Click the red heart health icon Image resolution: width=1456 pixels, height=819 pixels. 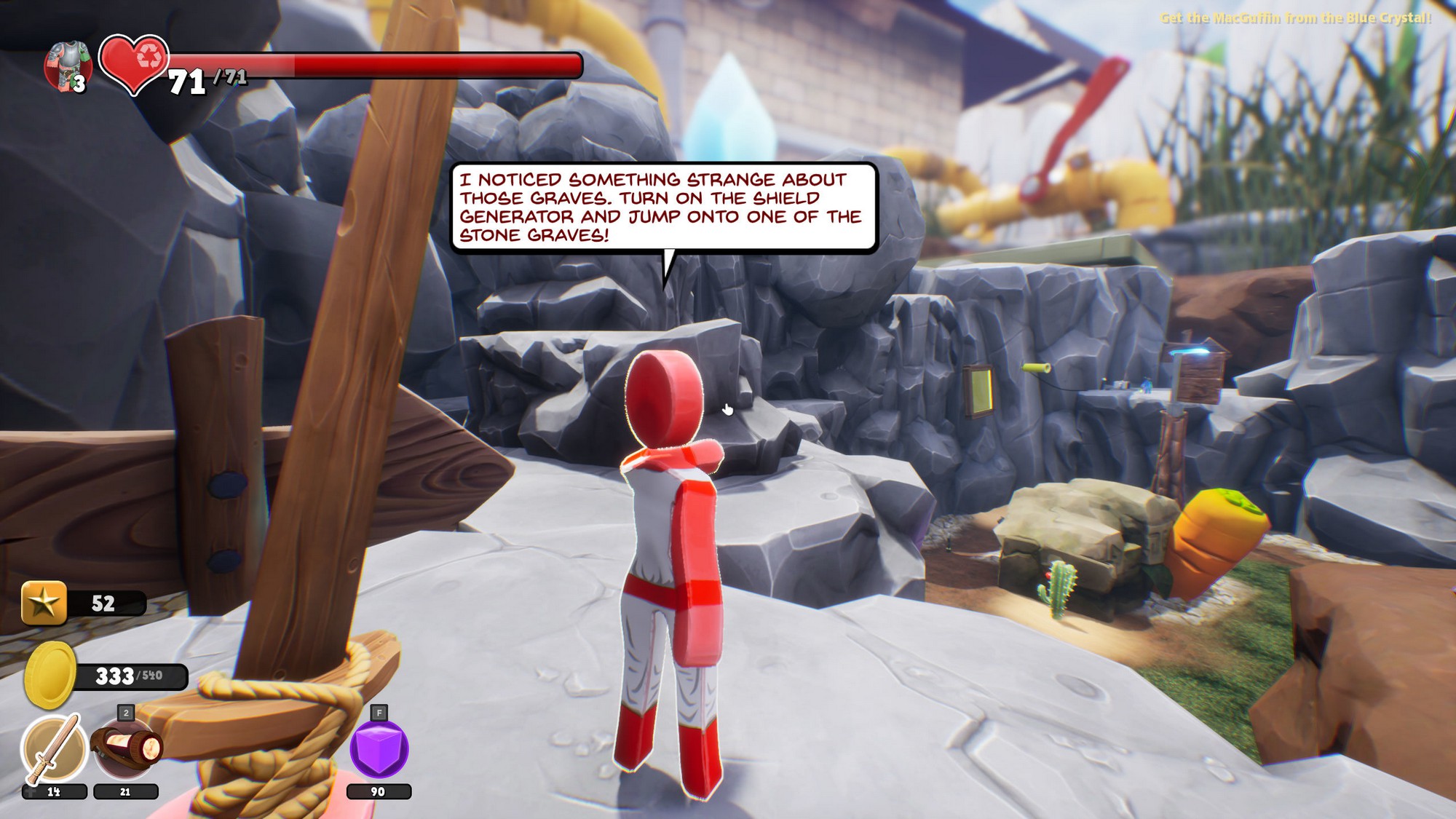(134, 63)
